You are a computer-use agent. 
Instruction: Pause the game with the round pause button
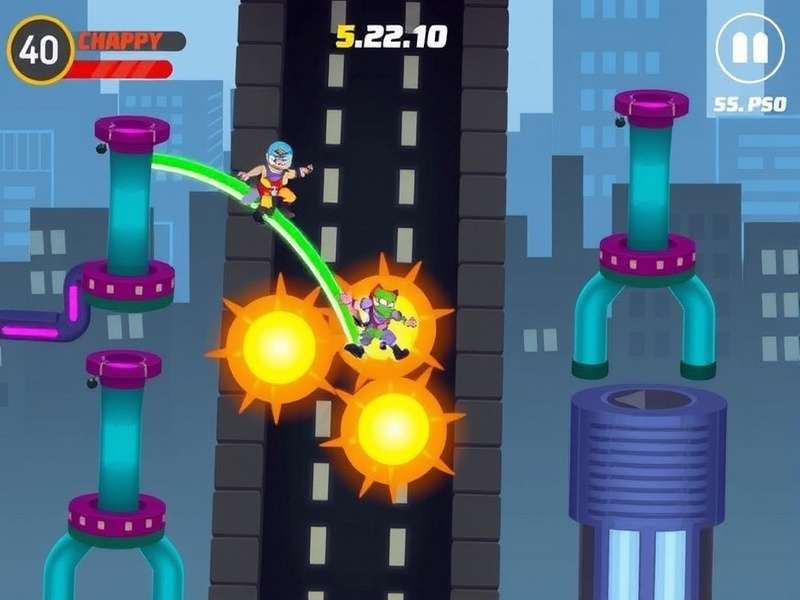750,49
